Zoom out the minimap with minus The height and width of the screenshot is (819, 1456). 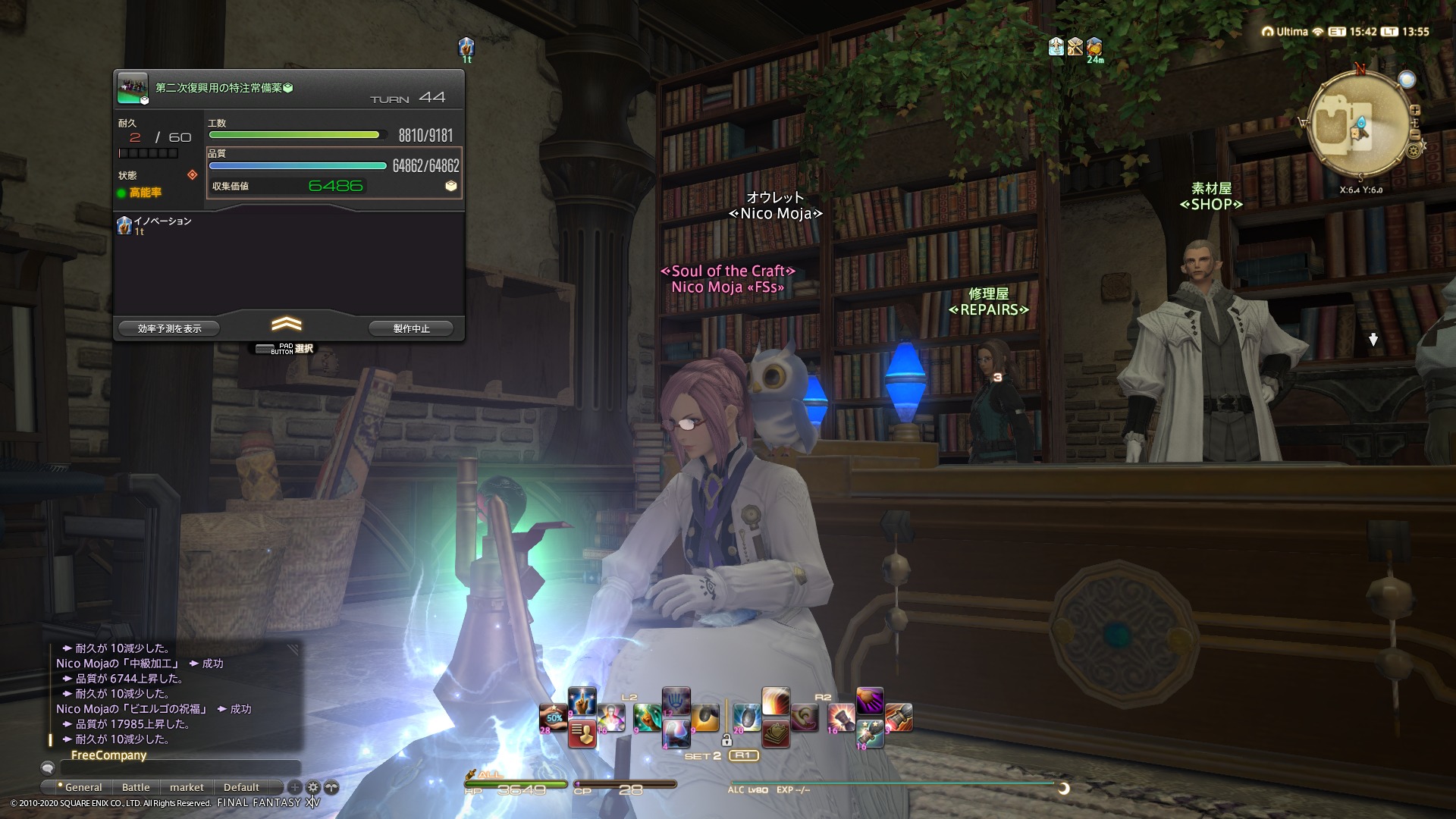(1415, 135)
